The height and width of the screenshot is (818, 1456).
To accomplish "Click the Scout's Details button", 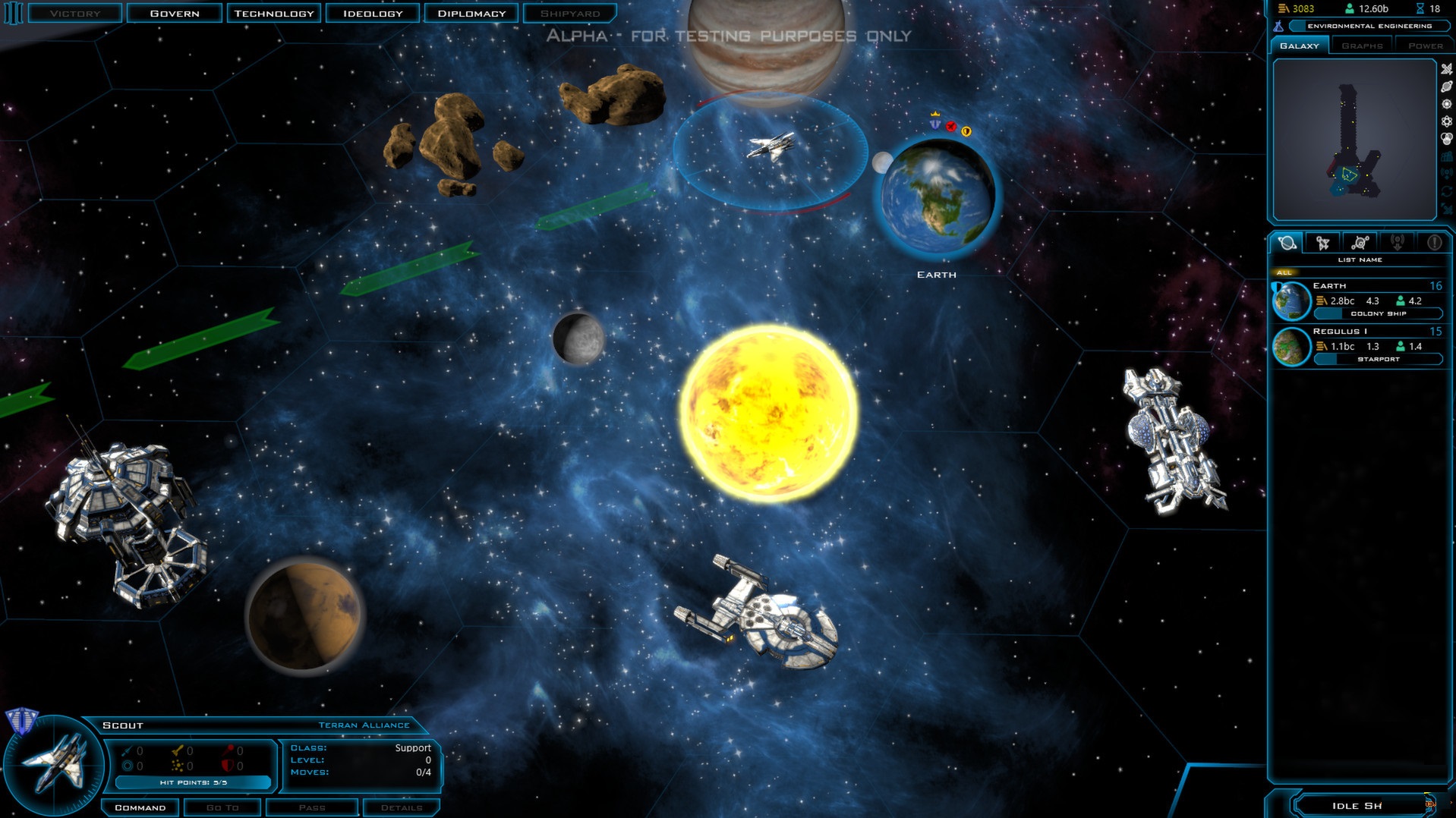I will point(402,807).
